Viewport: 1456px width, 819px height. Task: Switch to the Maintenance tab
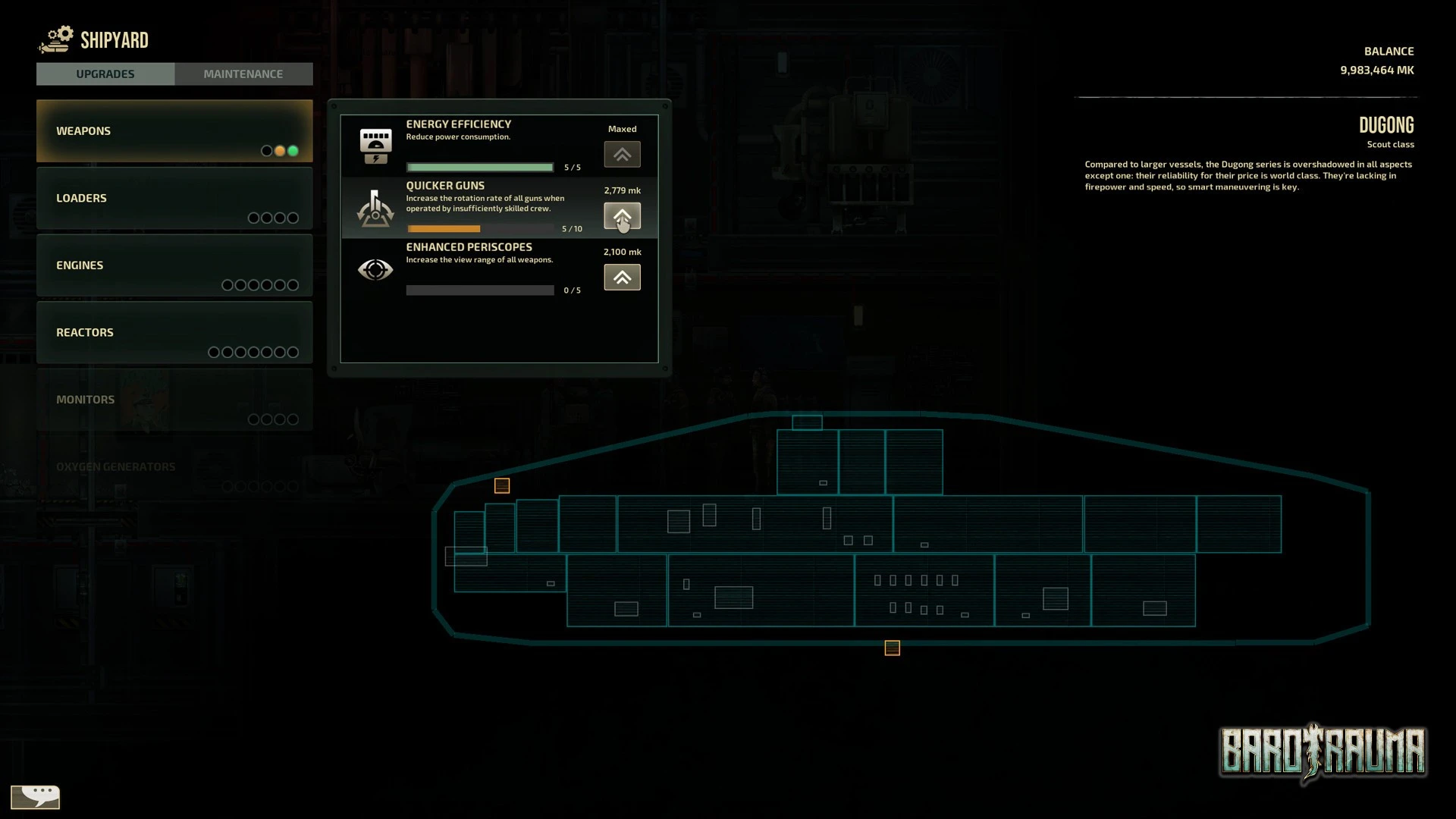[x=243, y=74]
